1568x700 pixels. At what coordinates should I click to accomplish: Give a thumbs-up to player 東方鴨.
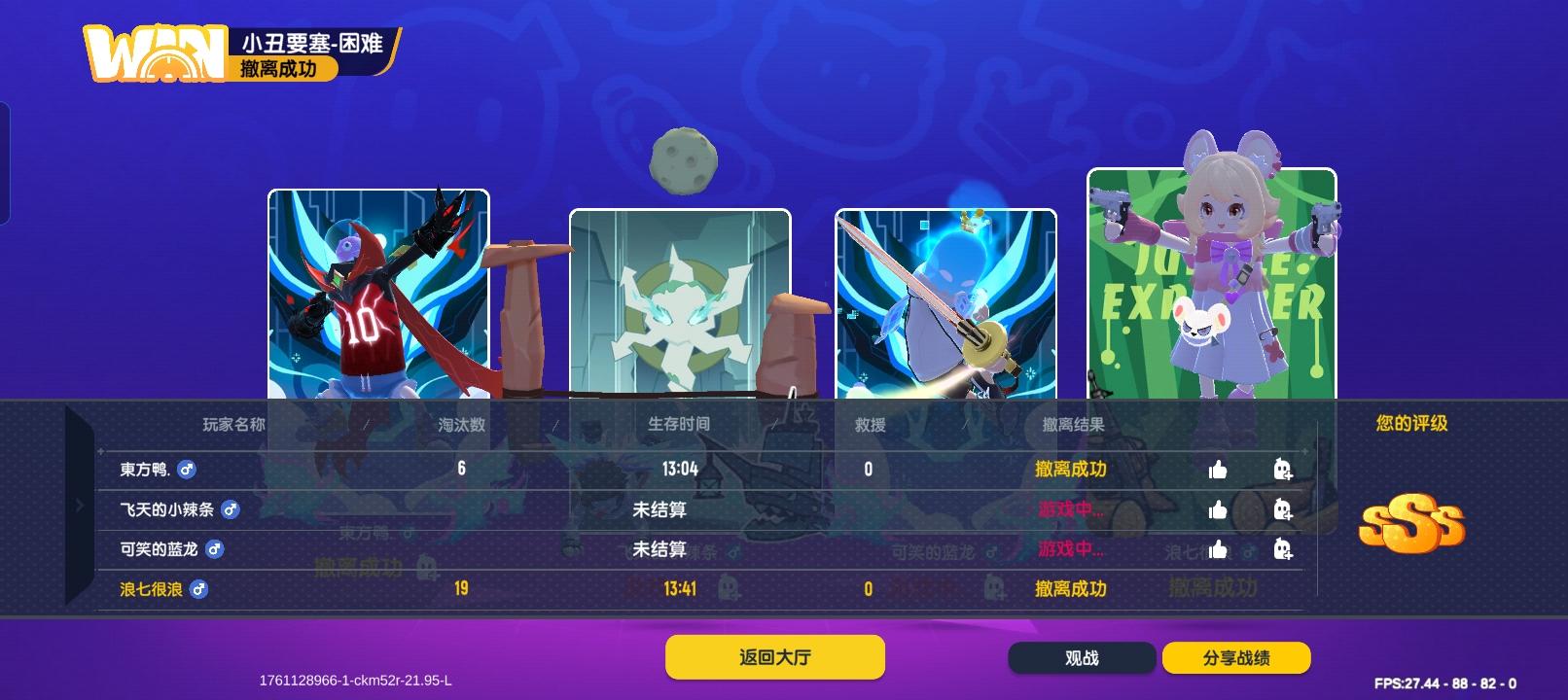click(x=1217, y=470)
